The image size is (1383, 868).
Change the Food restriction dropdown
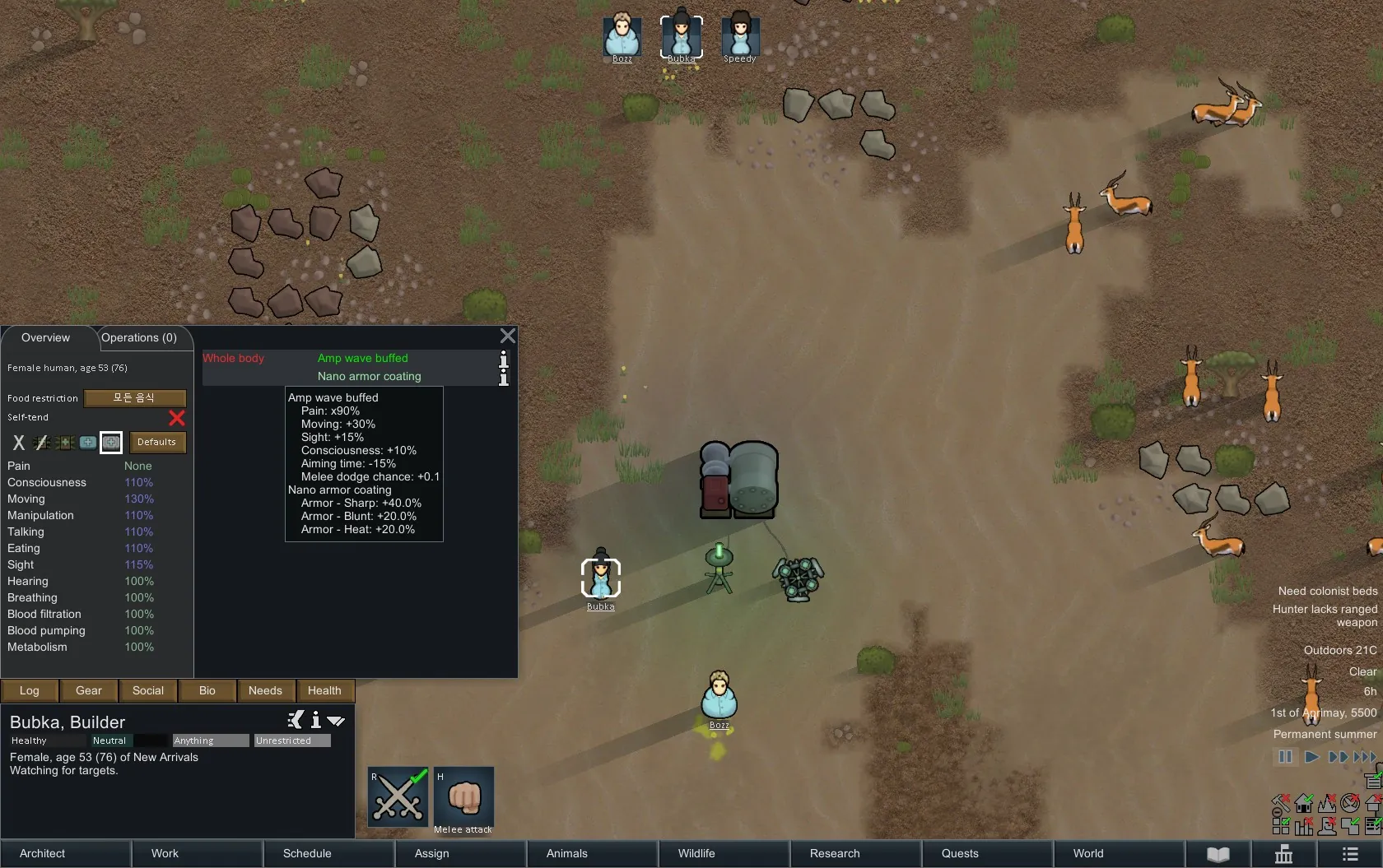point(134,398)
